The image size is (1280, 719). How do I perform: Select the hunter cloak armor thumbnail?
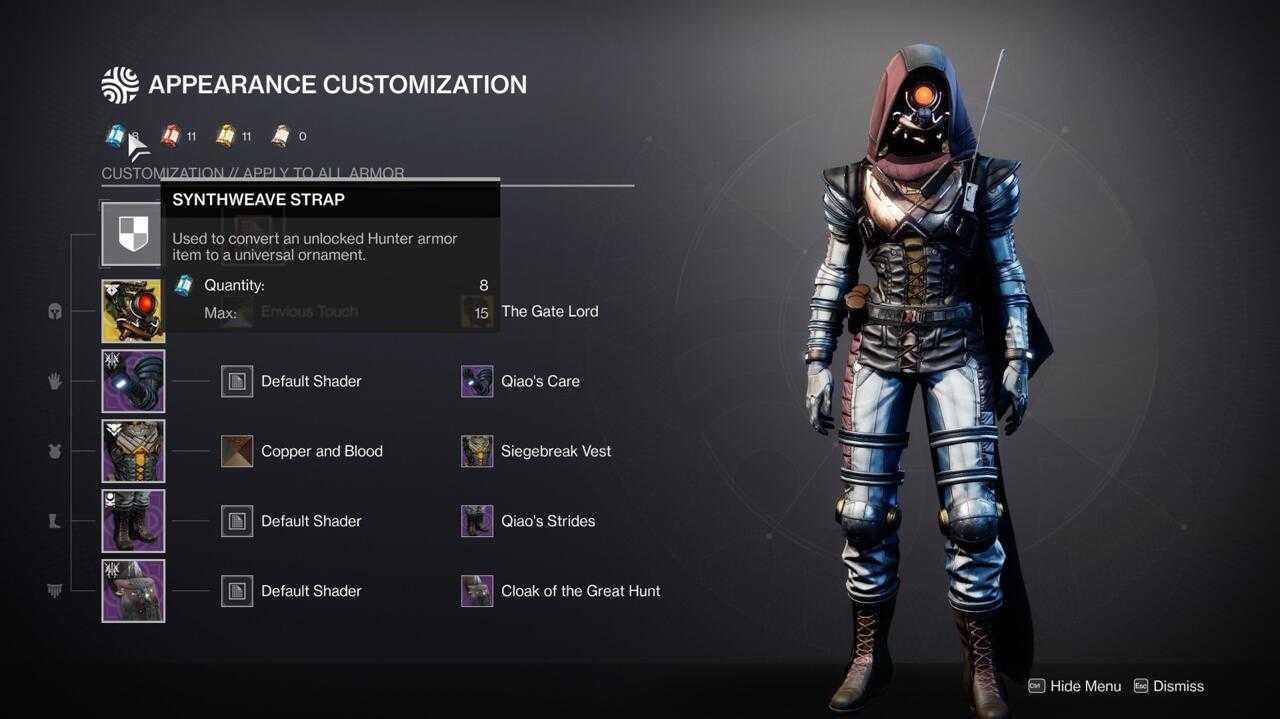(x=133, y=591)
